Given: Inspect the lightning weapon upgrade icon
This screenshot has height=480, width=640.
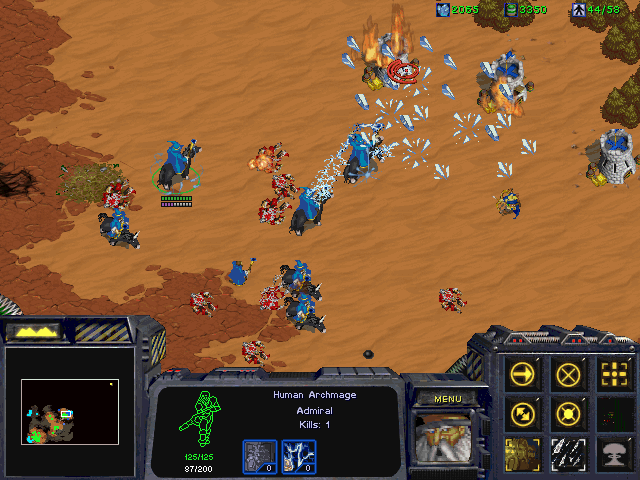Looking at the screenshot, I should (297, 456).
